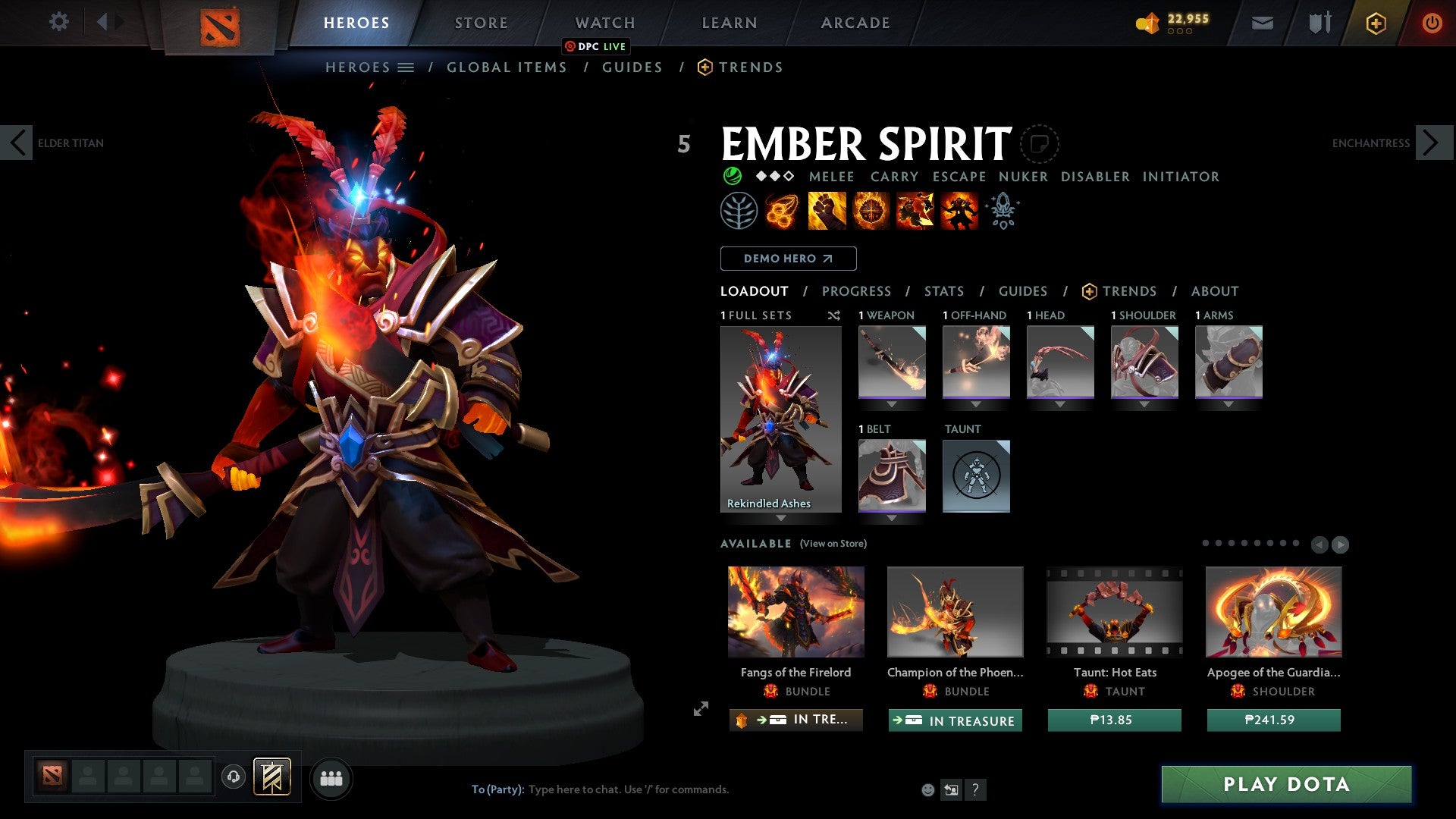Switch to the Progress tab

857,291
